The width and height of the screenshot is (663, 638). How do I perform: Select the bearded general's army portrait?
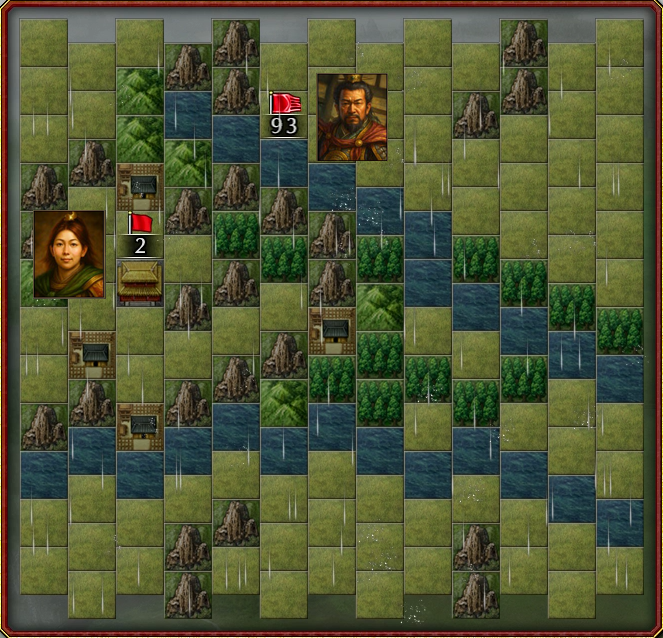(x=351, y=117)
